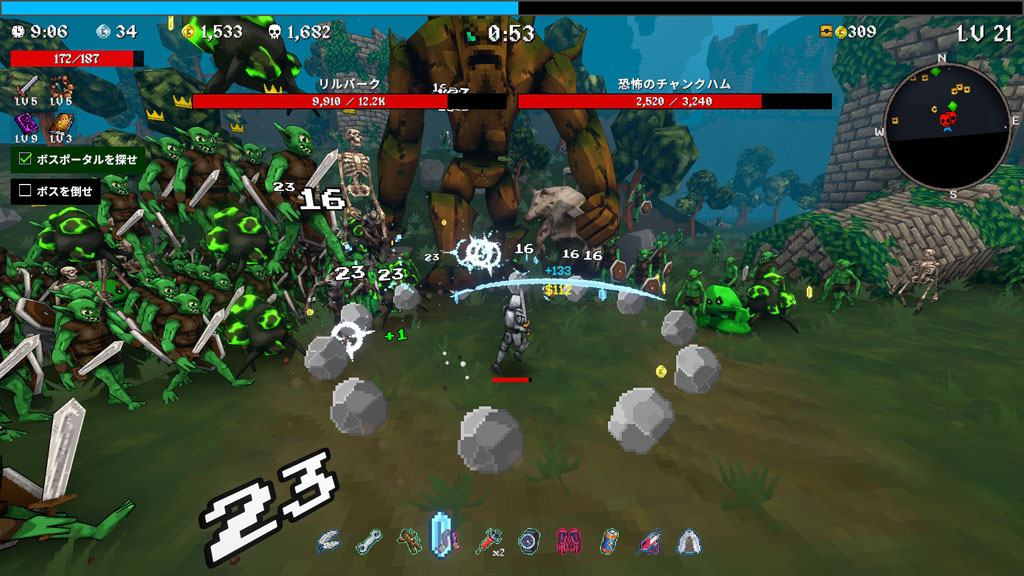Select the red and white potion flask item
1024x576 pixels.
(x=649, y=541)
